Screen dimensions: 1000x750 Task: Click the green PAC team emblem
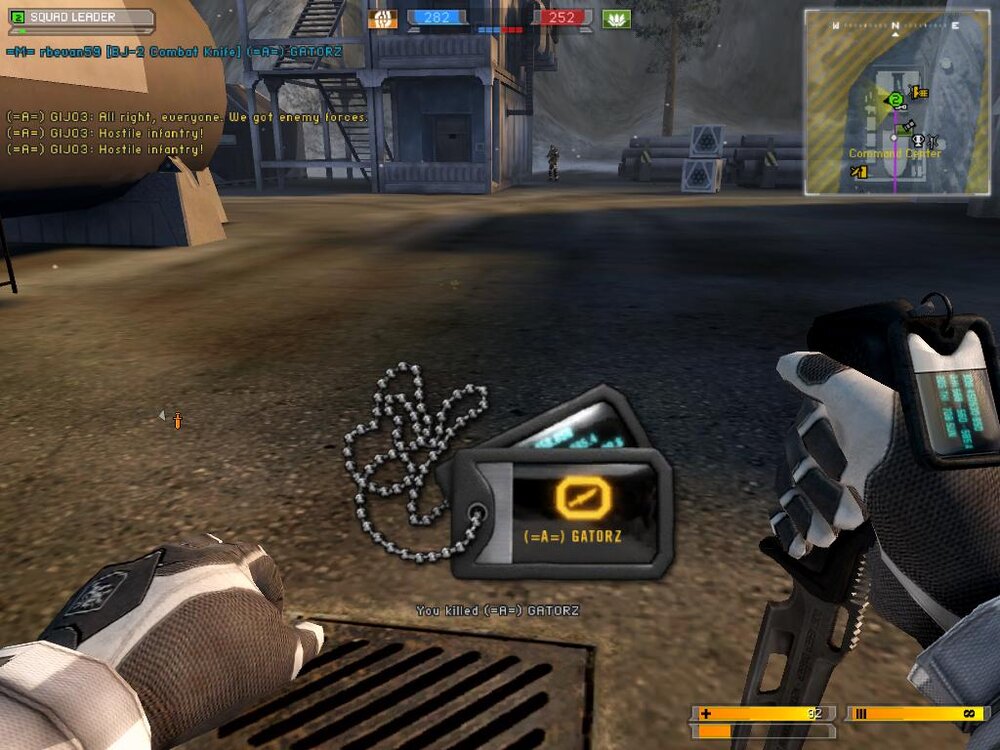tap(616, 18)
